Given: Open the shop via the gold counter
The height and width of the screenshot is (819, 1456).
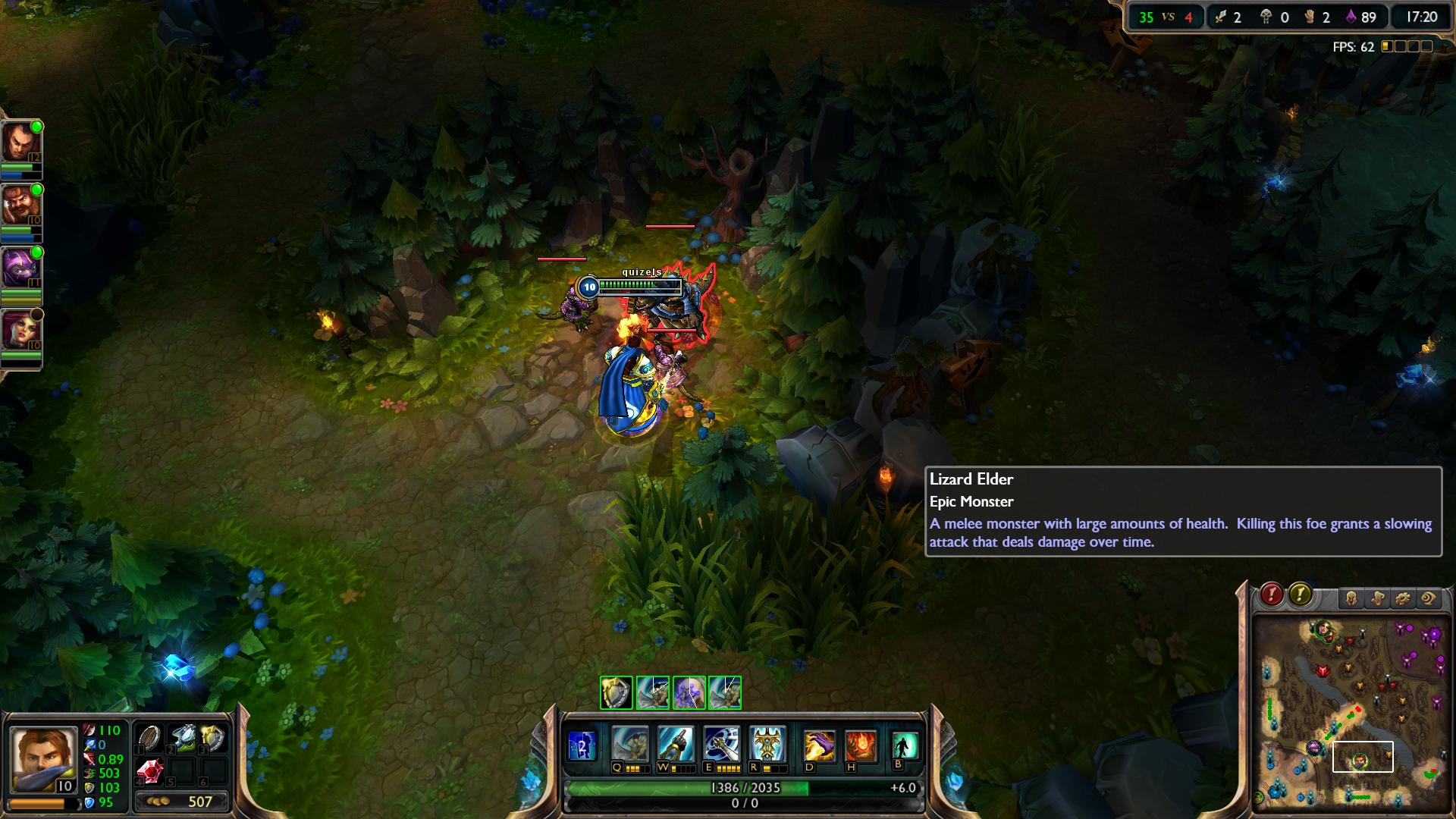Looking at the screenshot, I should pyautogui.click(x=182, y=802).
